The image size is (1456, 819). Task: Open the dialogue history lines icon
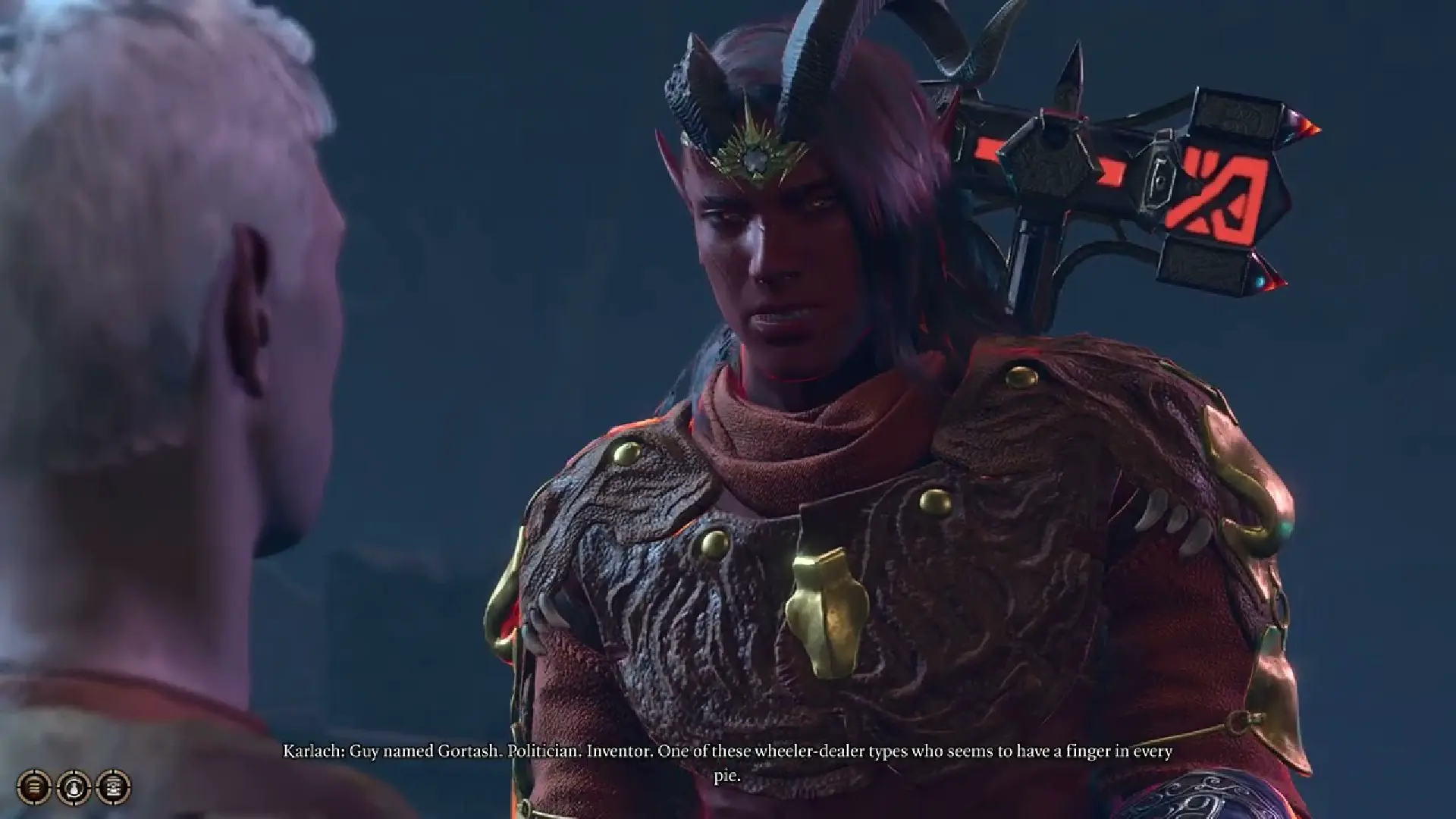point(34,786)
